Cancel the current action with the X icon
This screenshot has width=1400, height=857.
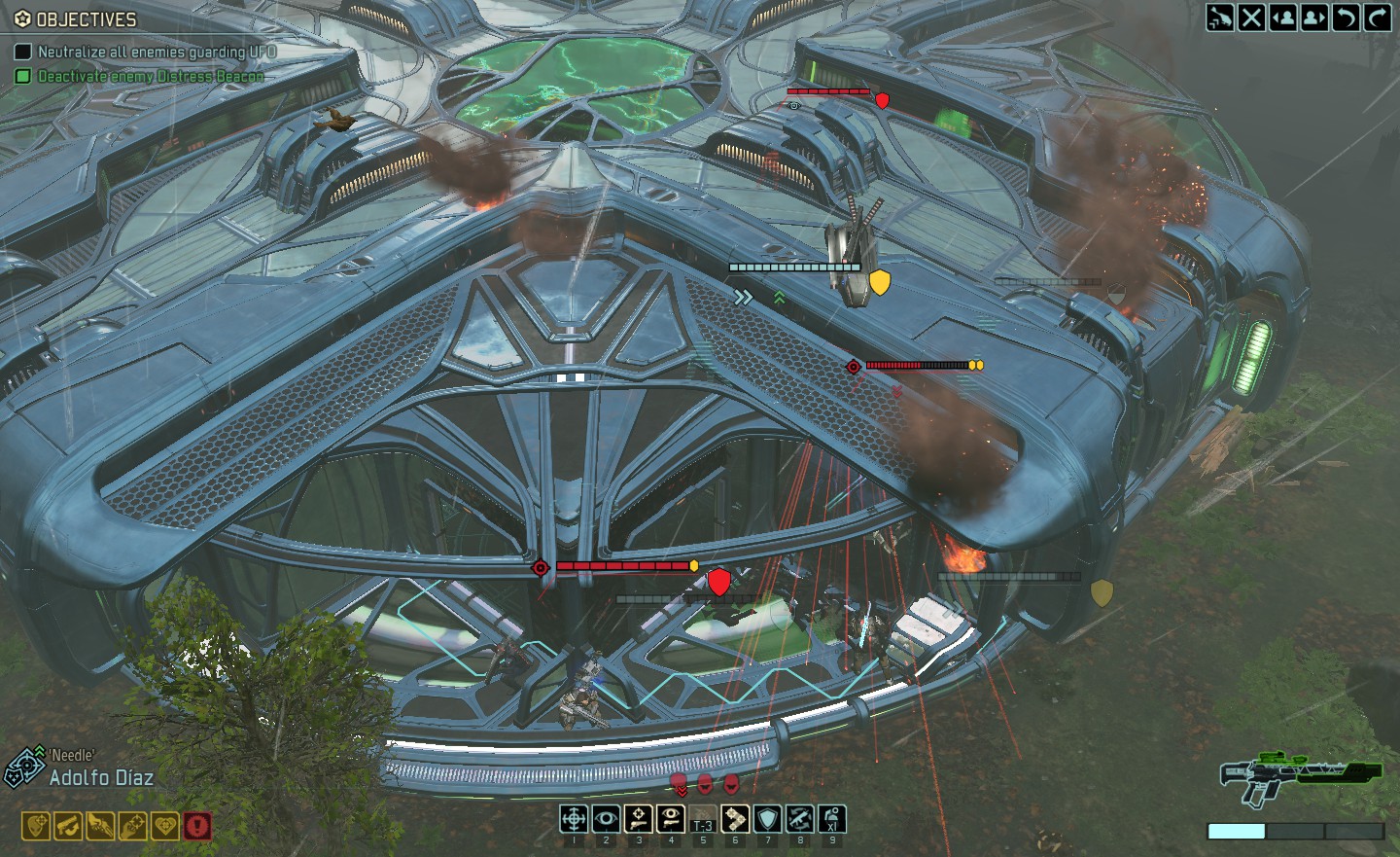pyautogui.click(x=1253, y=17)
